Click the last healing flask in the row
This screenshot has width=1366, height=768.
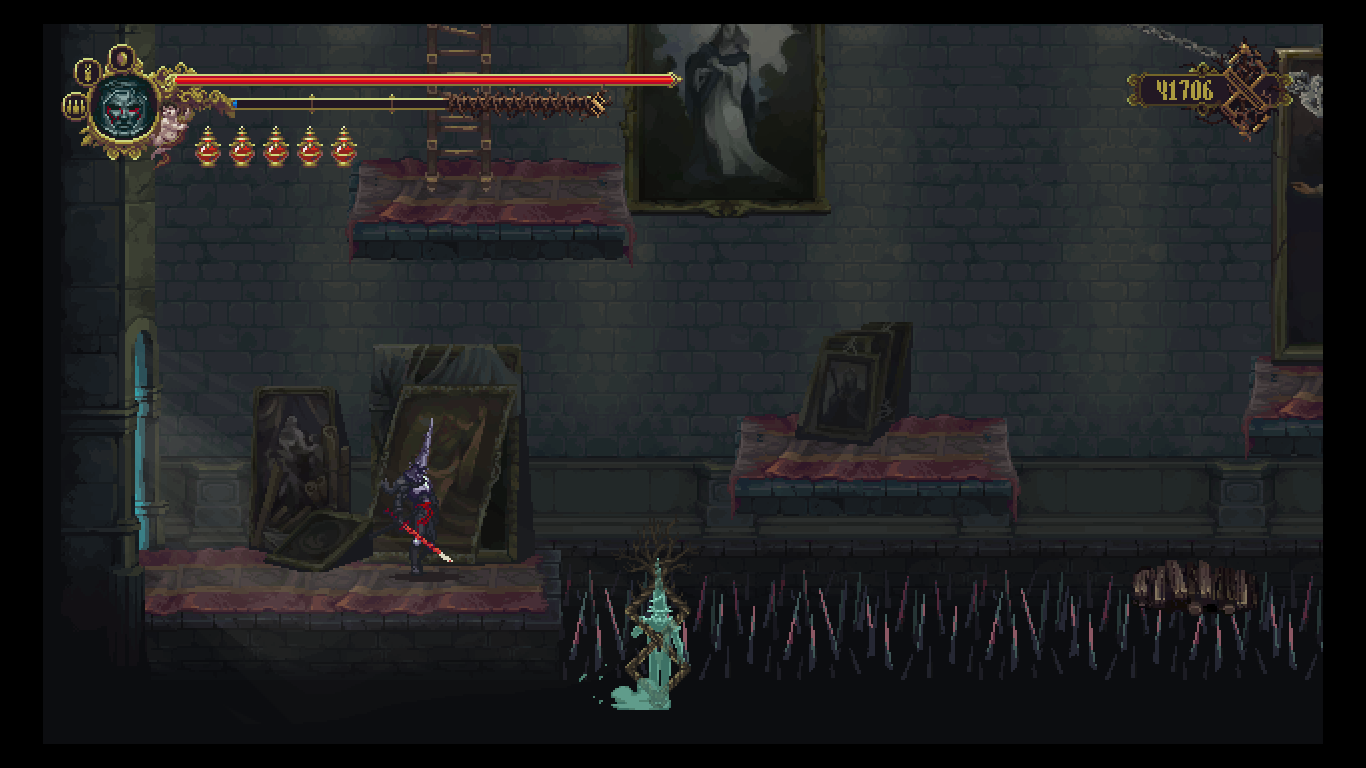pos(343,148)
